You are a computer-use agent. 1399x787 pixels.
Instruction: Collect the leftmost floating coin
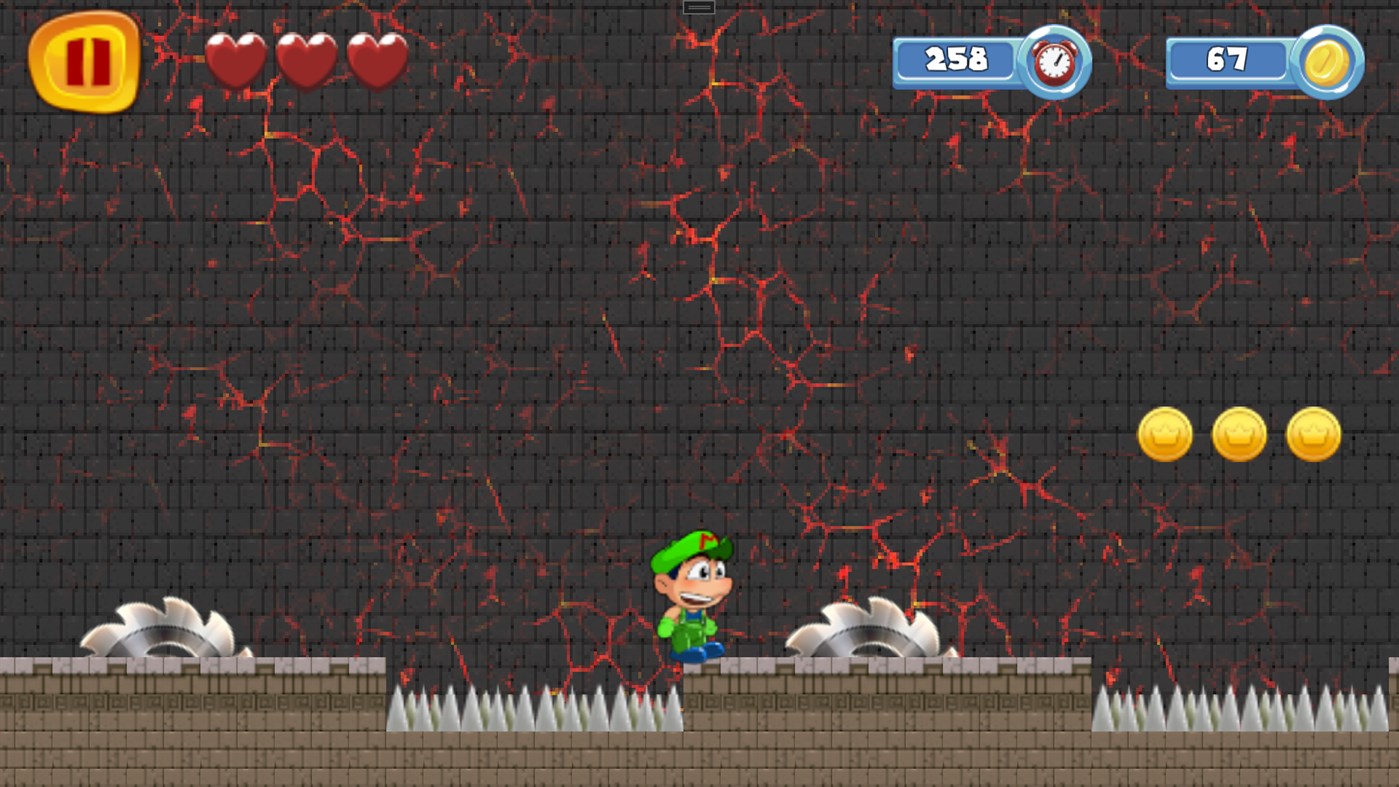pos(1166,434)
